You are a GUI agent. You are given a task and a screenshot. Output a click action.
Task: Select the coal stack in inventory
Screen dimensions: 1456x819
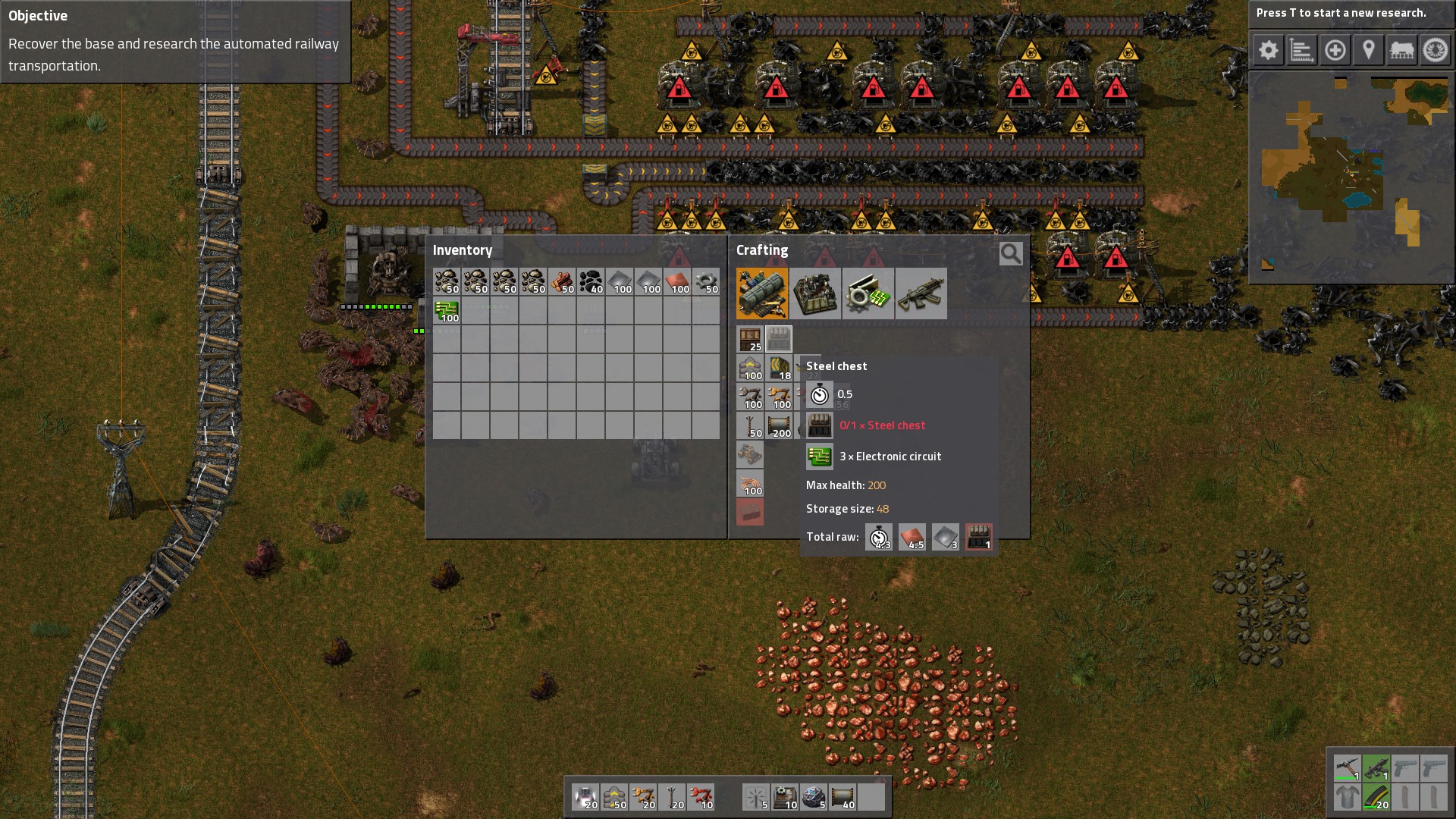pyautogui.click(x=591, y=281)
